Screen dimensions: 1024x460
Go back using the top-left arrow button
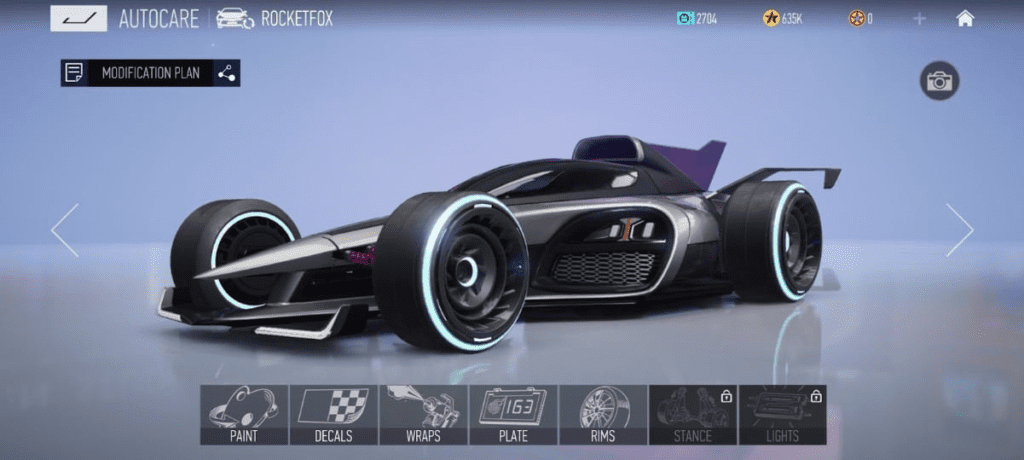coord(78,18)
